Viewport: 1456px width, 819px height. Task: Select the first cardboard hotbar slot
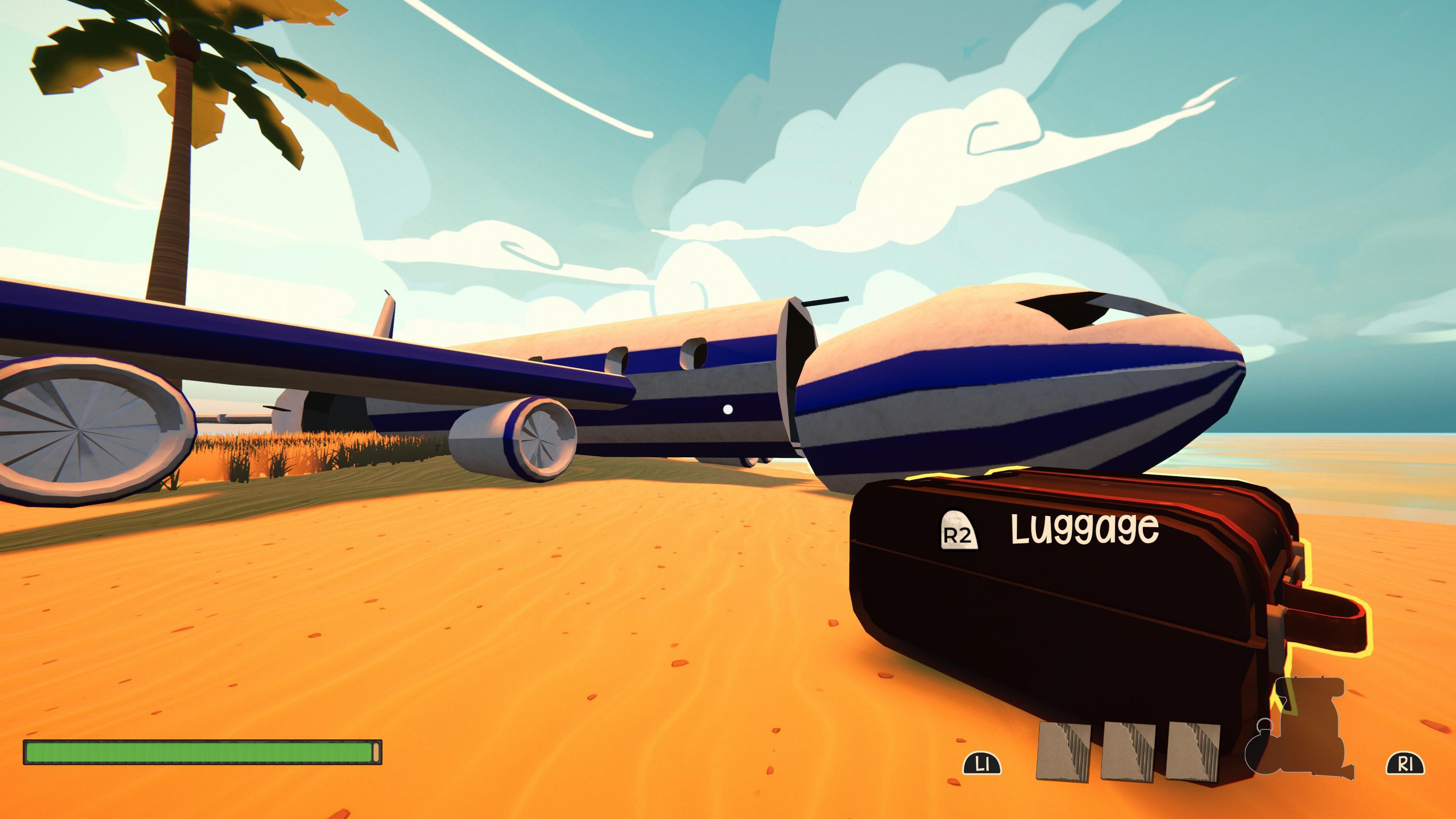pos(1064,752)
